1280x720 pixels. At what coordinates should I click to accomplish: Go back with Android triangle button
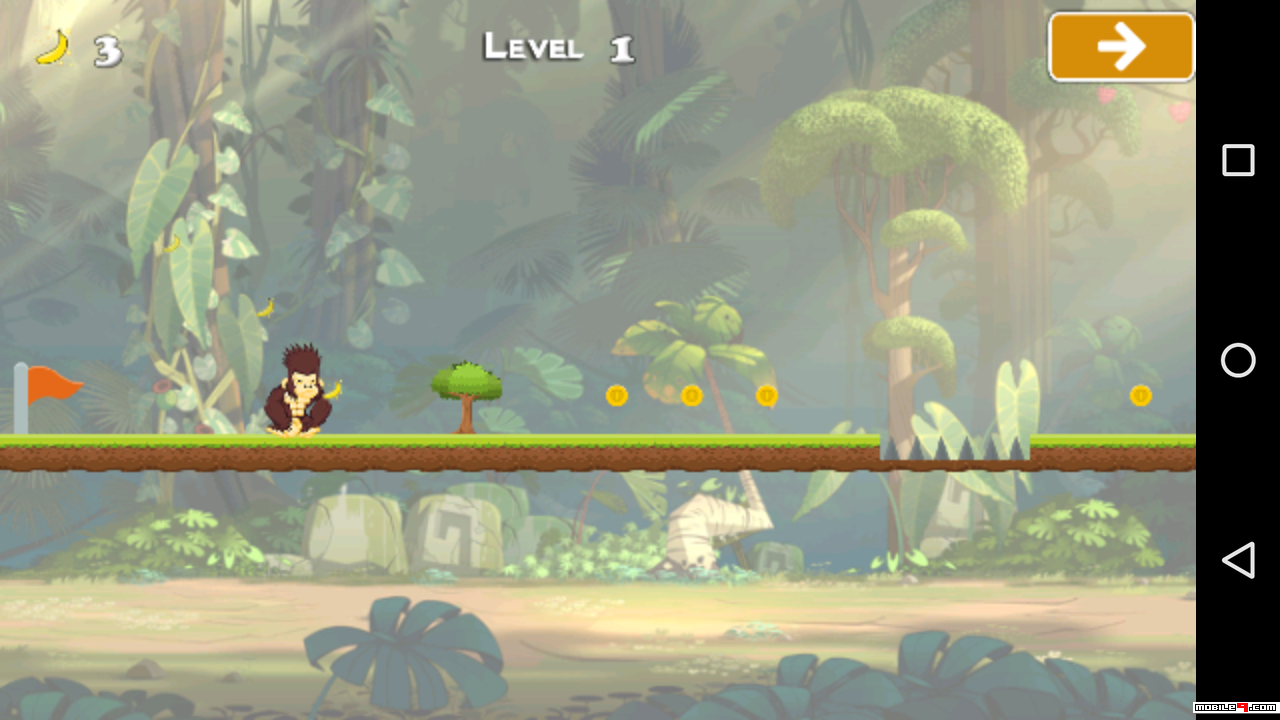[x=1238, y=560]
